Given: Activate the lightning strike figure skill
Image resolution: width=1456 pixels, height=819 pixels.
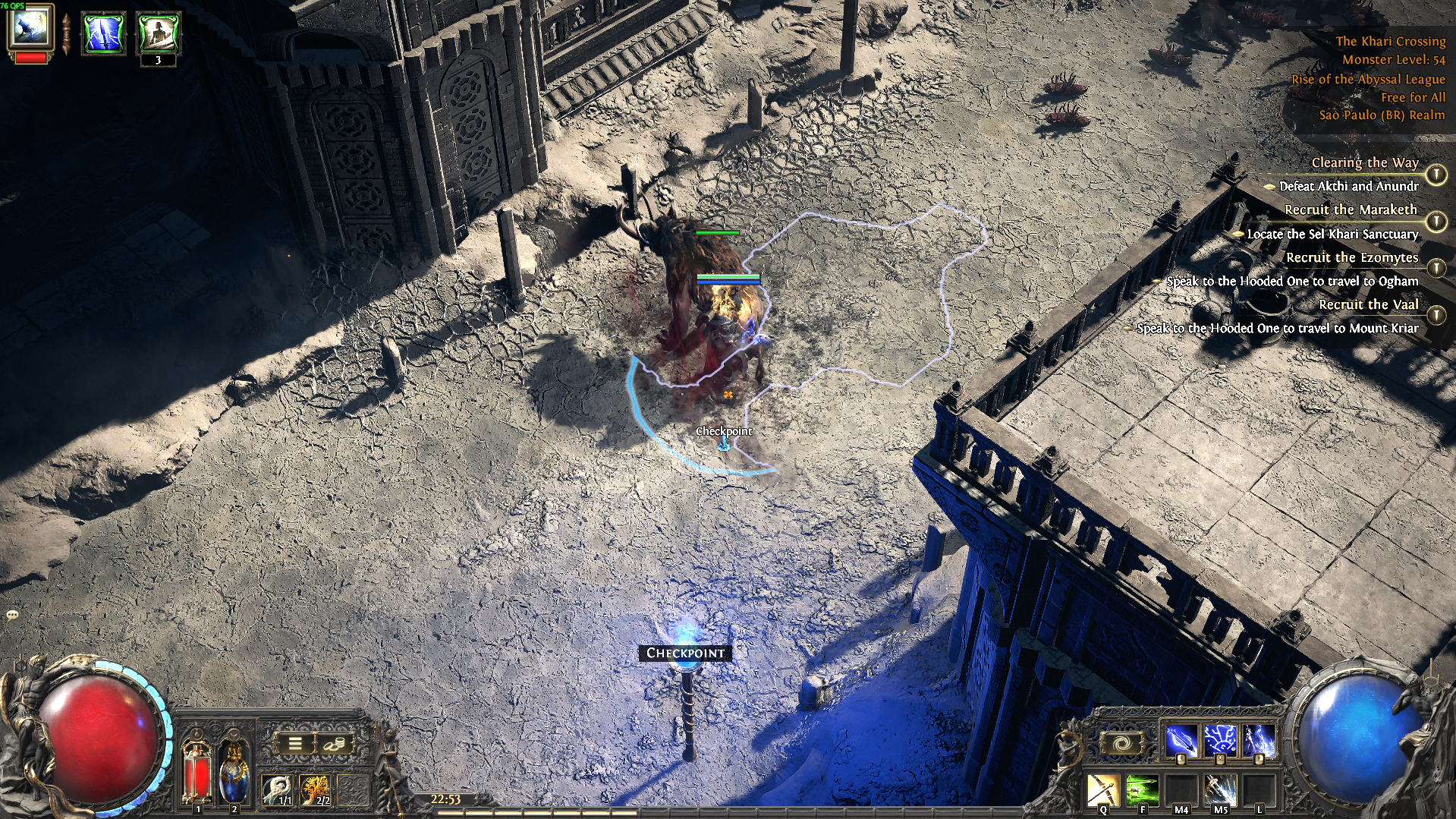Looking at the screenshot, I should click(1259, 740).
